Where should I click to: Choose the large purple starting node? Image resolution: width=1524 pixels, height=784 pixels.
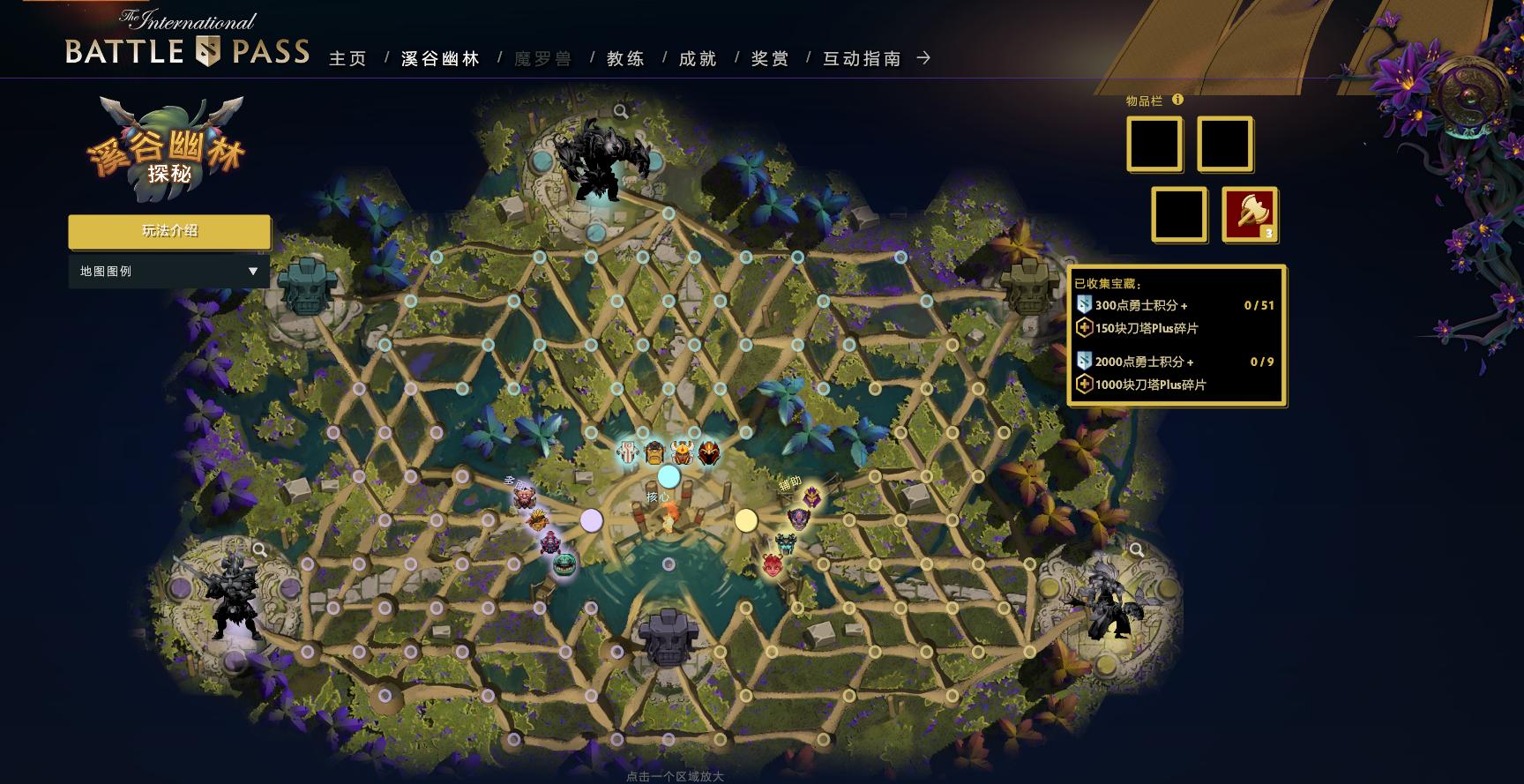(x=591, y=520)
